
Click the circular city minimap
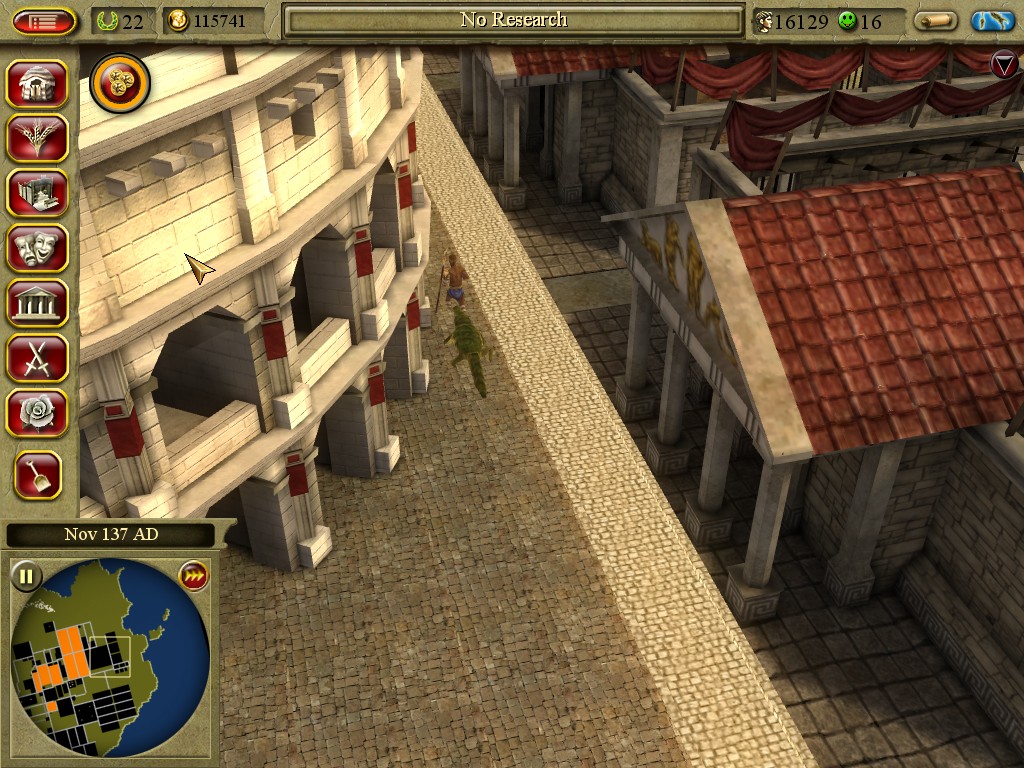click(110, 657)
